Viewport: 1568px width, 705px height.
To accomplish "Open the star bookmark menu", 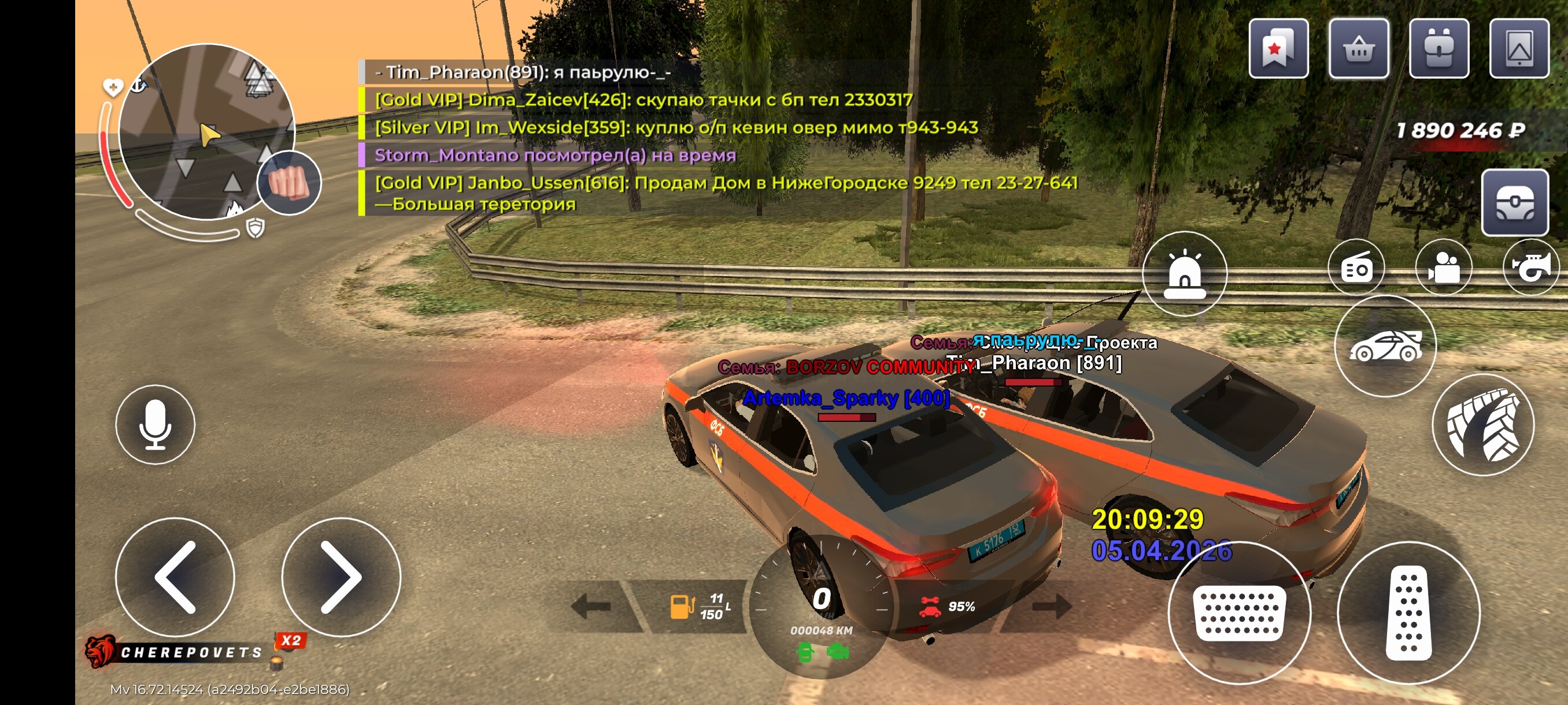I will [x=1278, y=49].
